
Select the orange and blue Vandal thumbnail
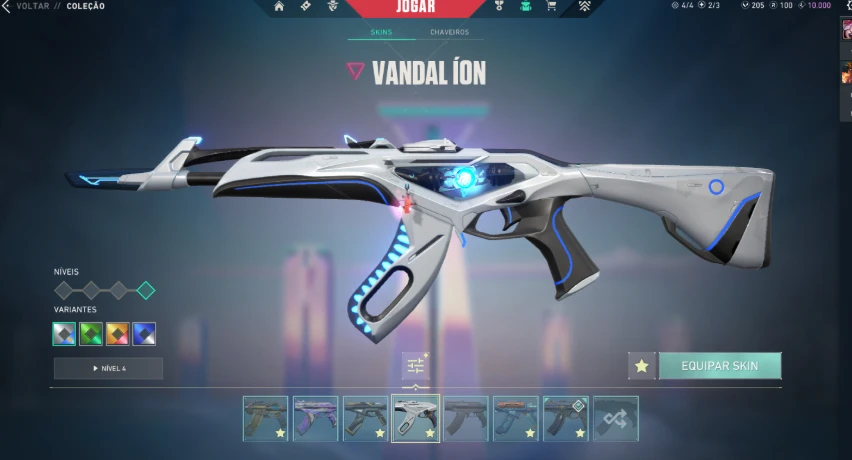pyautogui.click(x=516, y=418)
